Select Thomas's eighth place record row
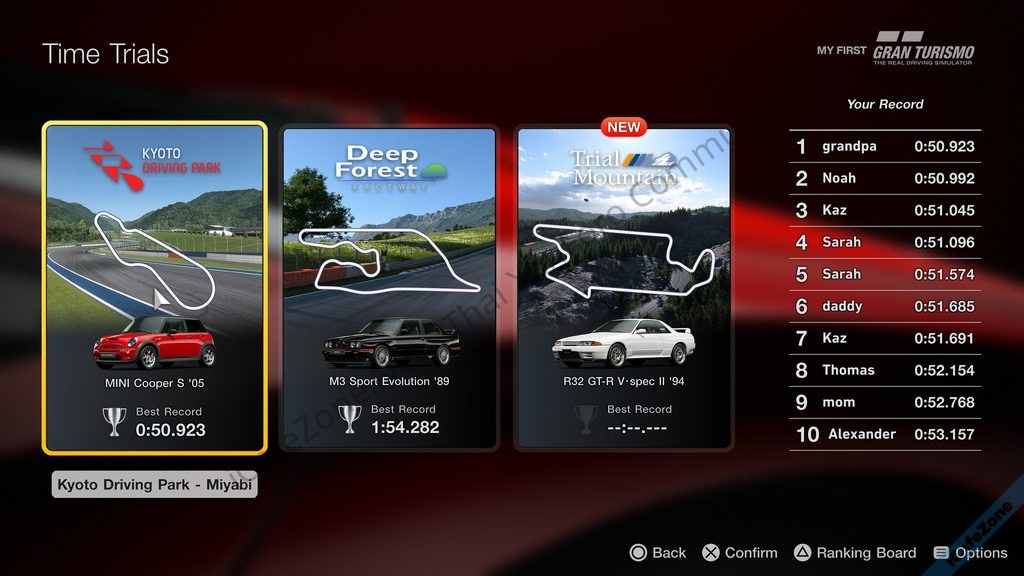This screenshot has width=1024, height=576. [885, 371]
